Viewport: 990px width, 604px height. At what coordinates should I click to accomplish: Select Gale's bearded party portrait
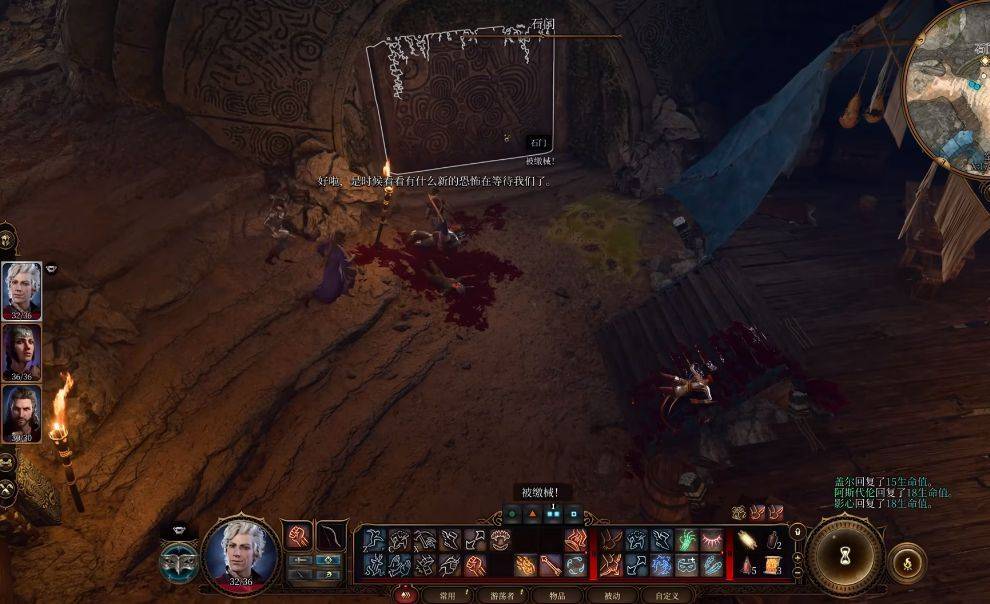click(x=22, y=412)
